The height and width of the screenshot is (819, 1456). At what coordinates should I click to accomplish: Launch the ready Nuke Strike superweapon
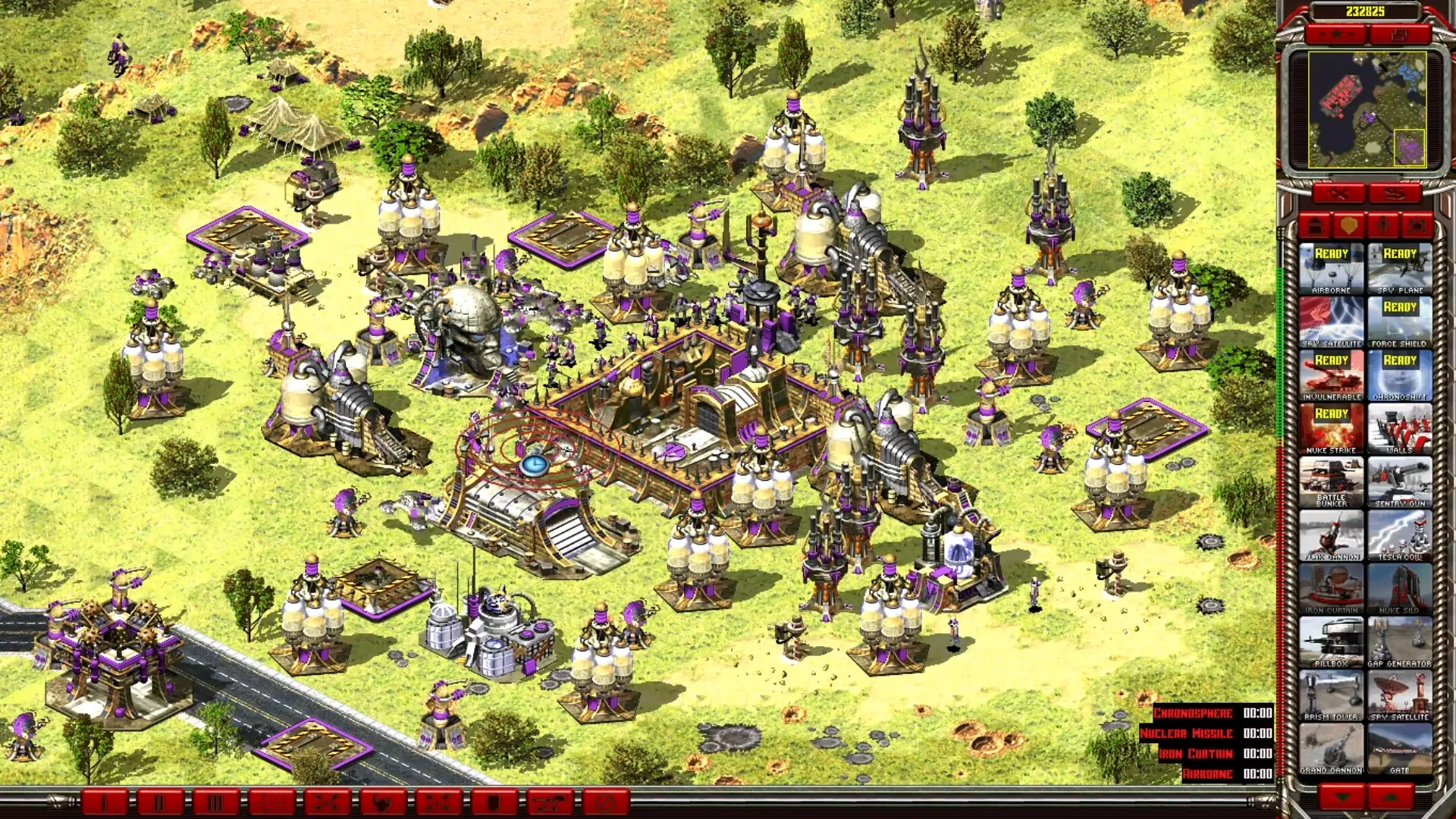coord(1331,429)
